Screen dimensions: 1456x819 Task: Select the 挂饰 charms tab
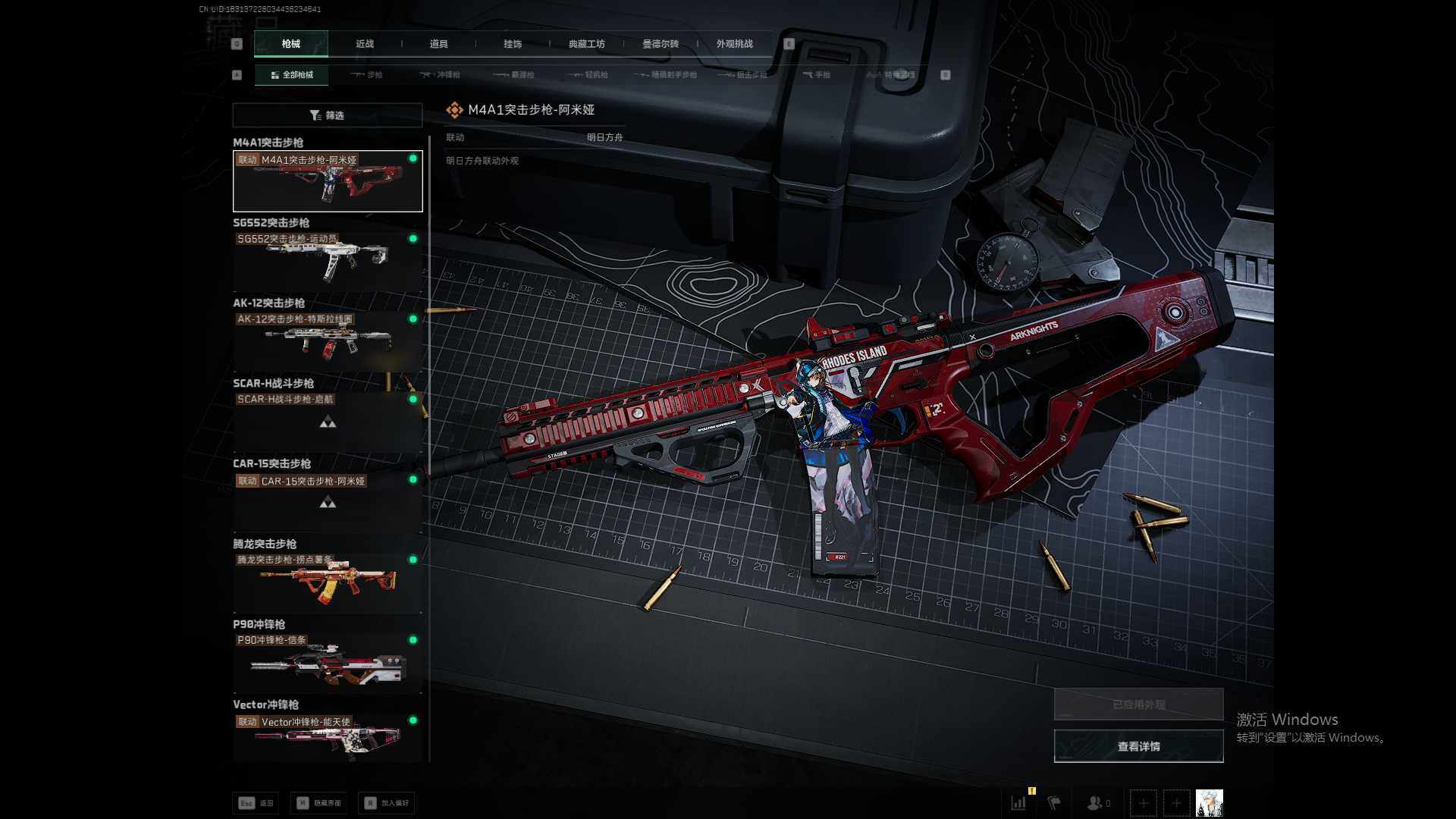513,44
